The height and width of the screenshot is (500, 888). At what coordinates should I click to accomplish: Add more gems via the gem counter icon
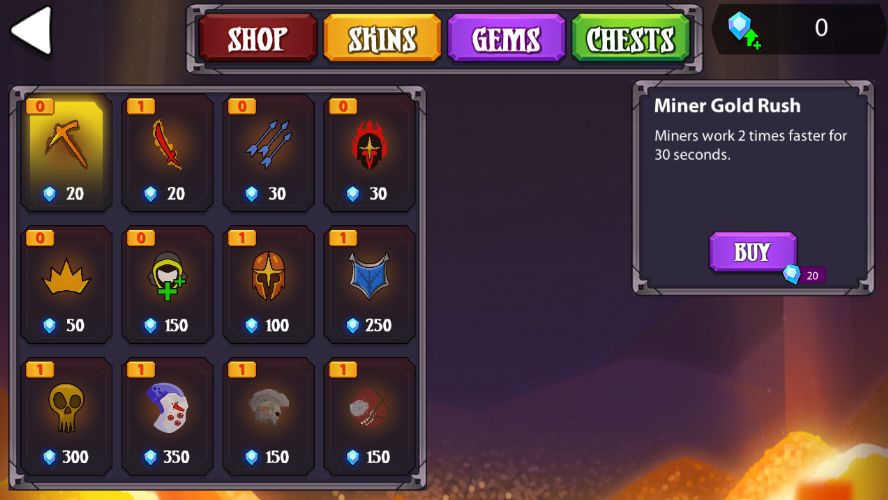tap(743, 31)
